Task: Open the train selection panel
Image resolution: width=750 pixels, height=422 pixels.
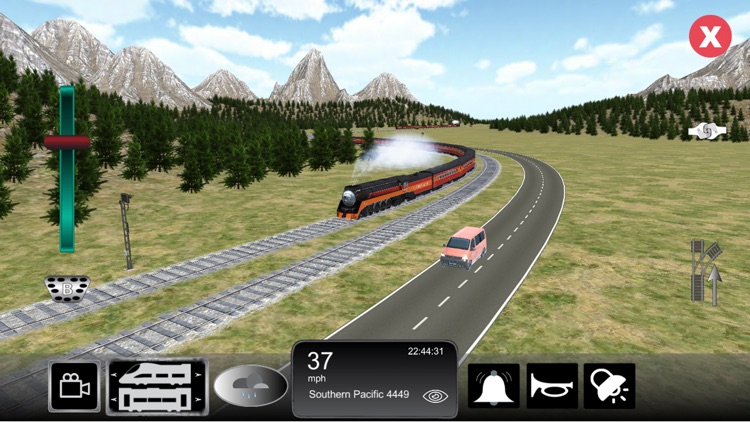Action: click(x=157, y=387)
